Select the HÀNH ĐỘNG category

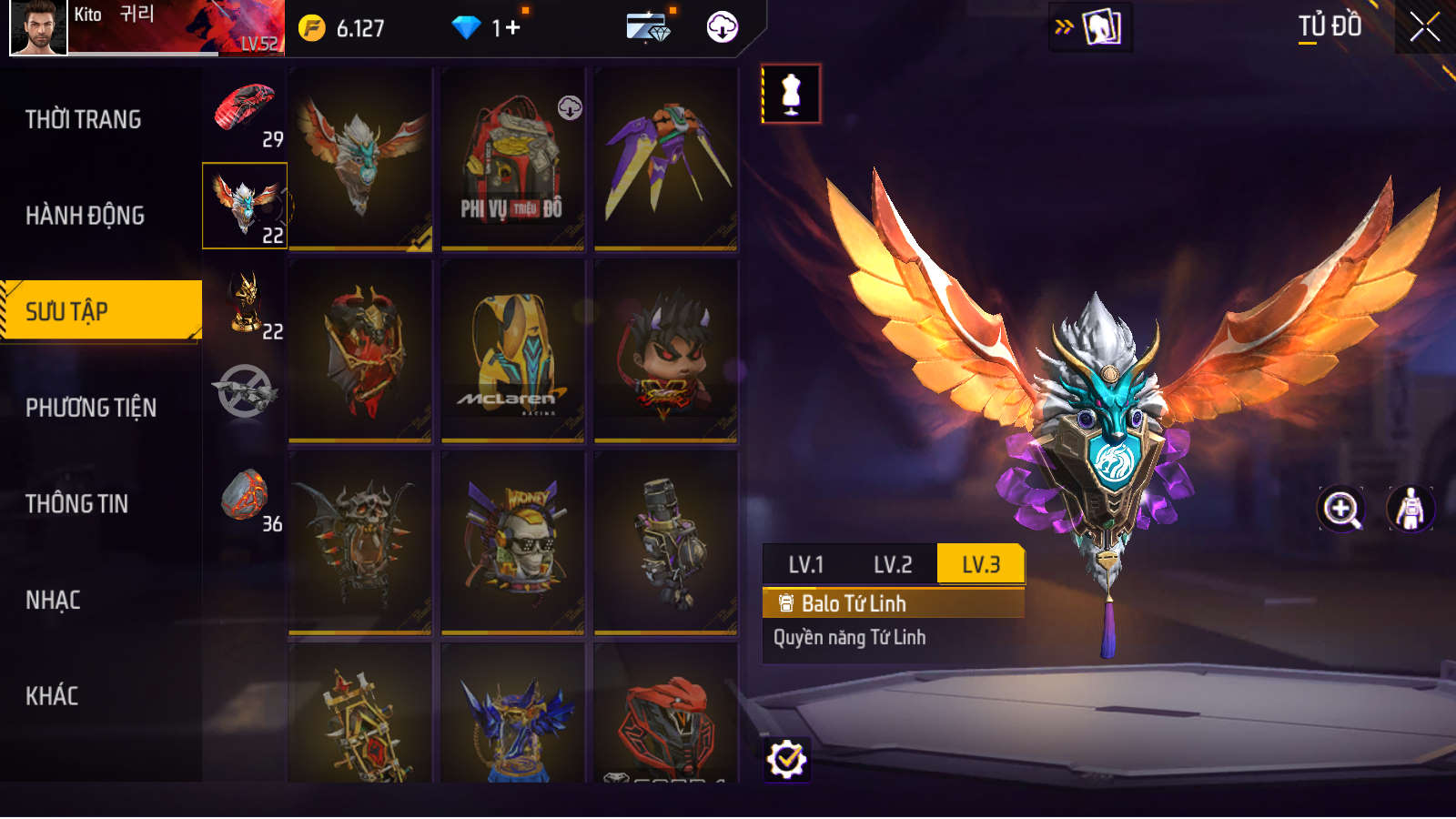point(86,216)
